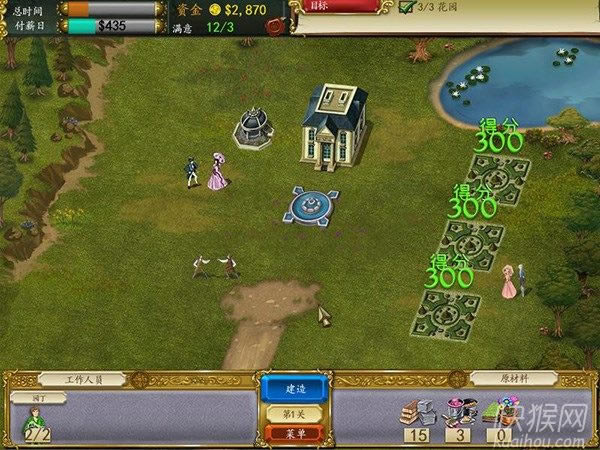Viewport: 600px width, 450px height.
Task: Open the blue 建造 build button
Action: (294, 388)
